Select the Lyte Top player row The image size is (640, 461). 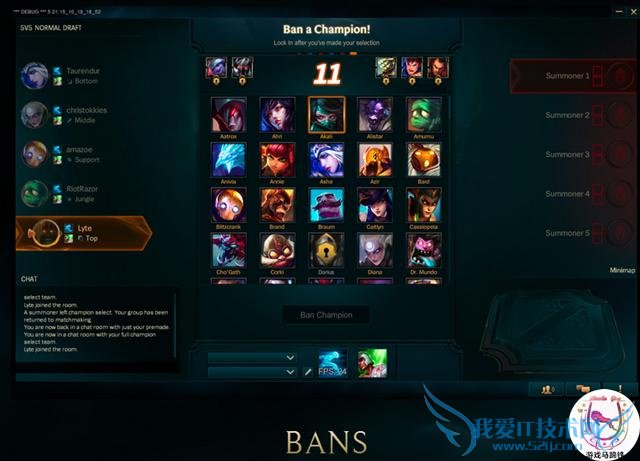click(x=85, y=234)
